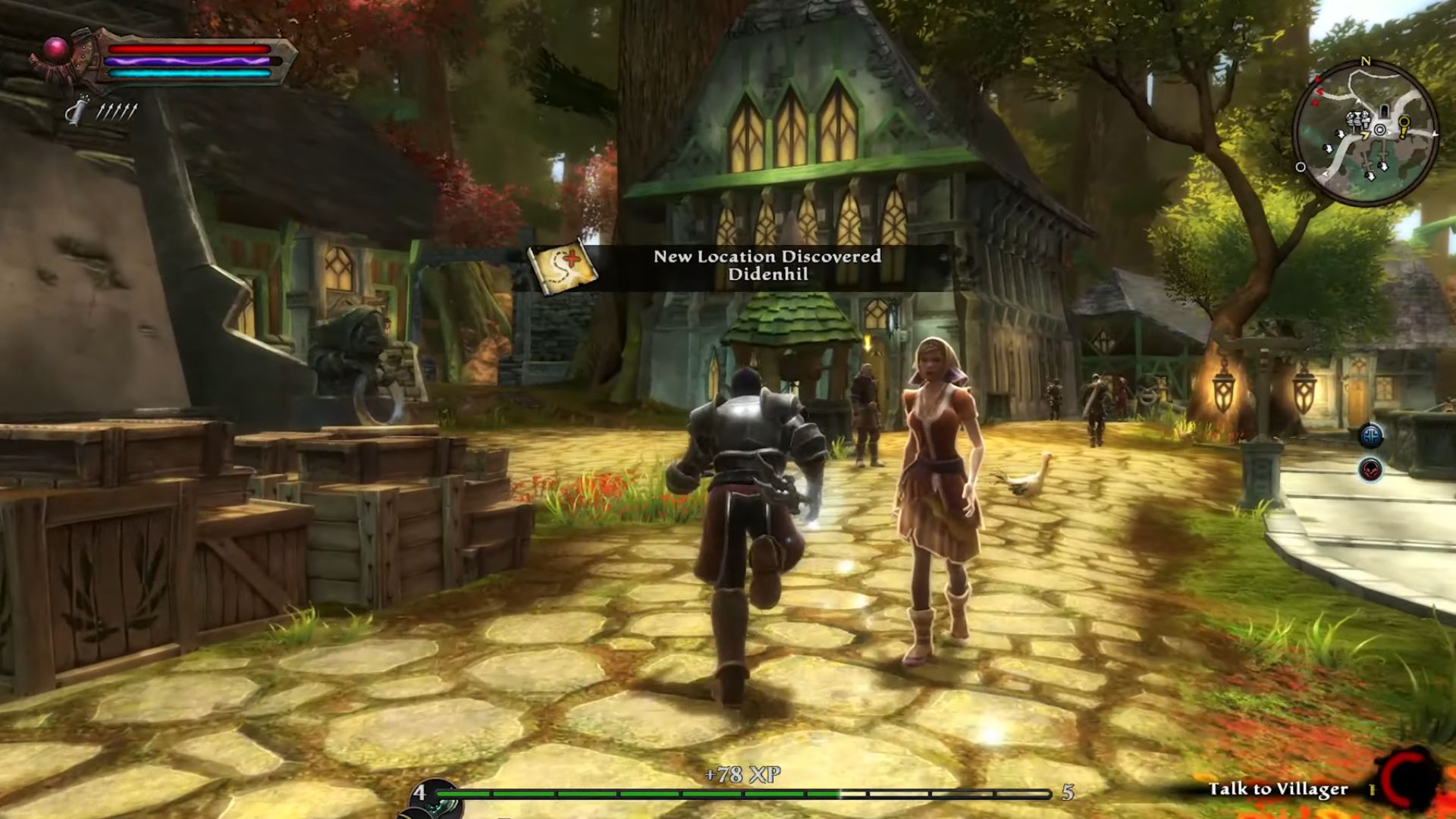Toggle the gold player position cursor on minimap
This screenshot has width=1456, height=819.
(x=1365, y=134)
